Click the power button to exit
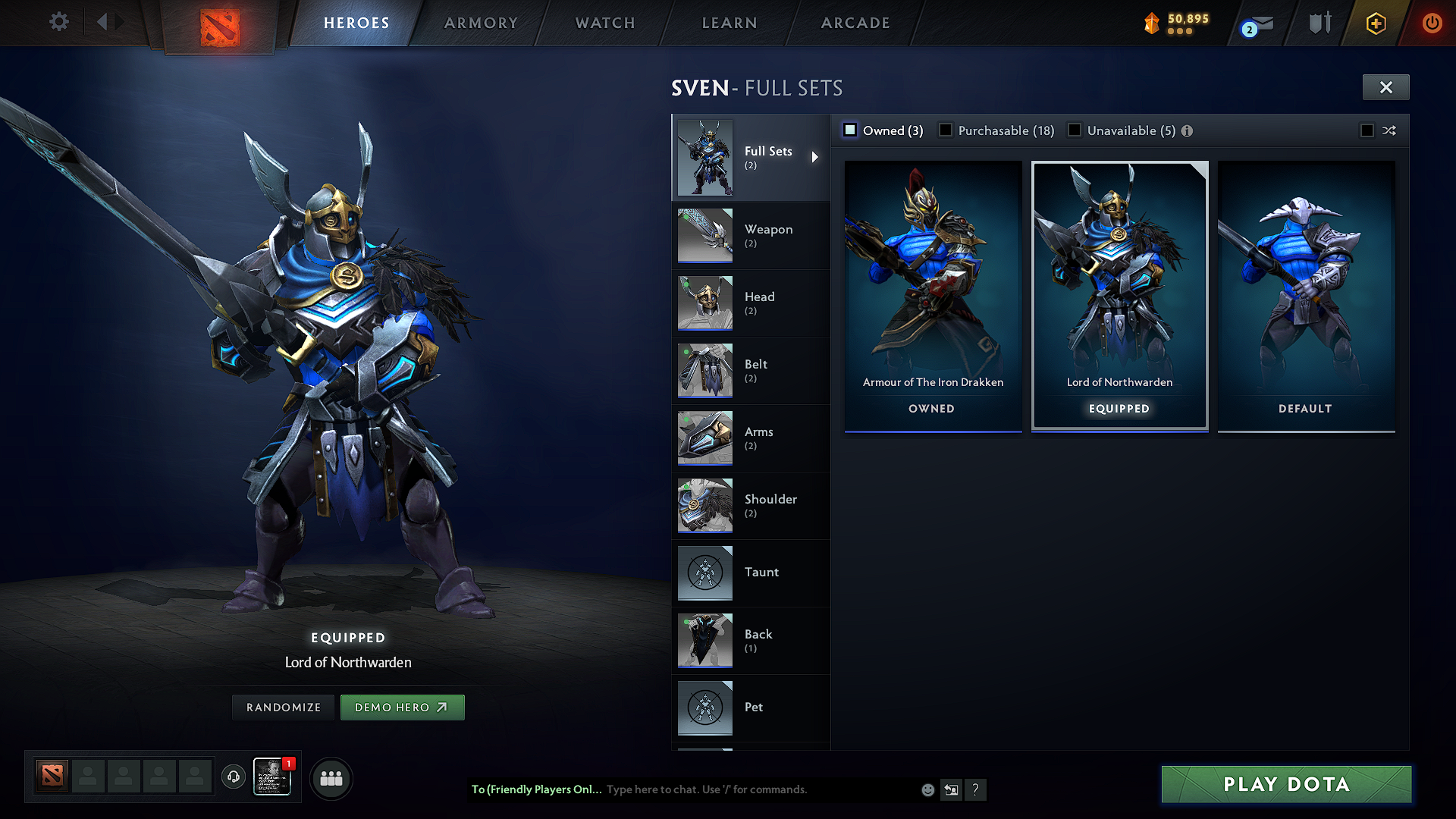Viewport: 1456px width, 819px height. click(x=1432, y=23)
